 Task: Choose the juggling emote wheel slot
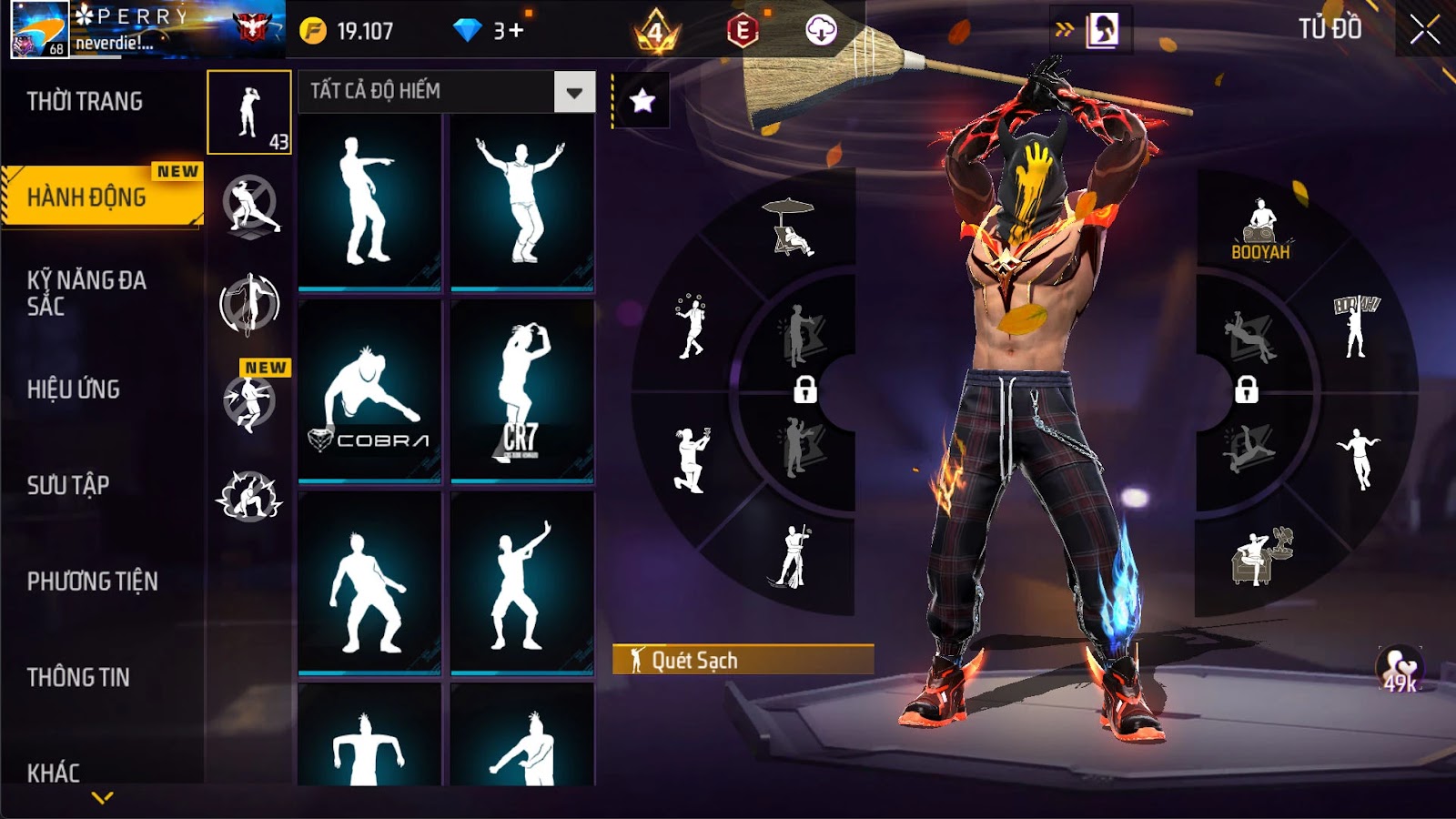pyautogui.click(x=690, y=326)
